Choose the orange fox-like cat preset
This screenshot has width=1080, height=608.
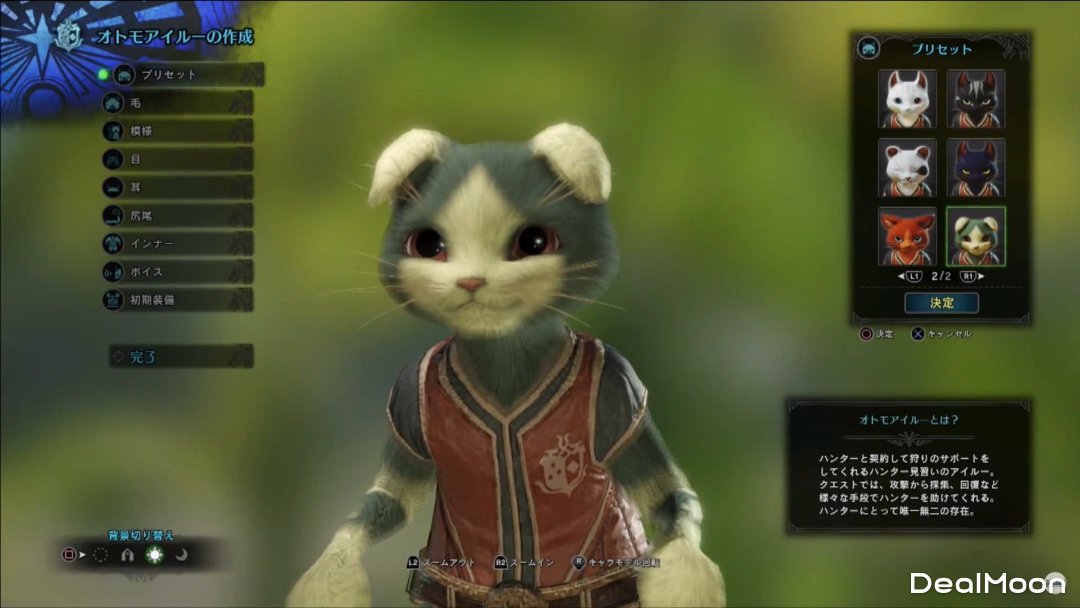point(908,236)
